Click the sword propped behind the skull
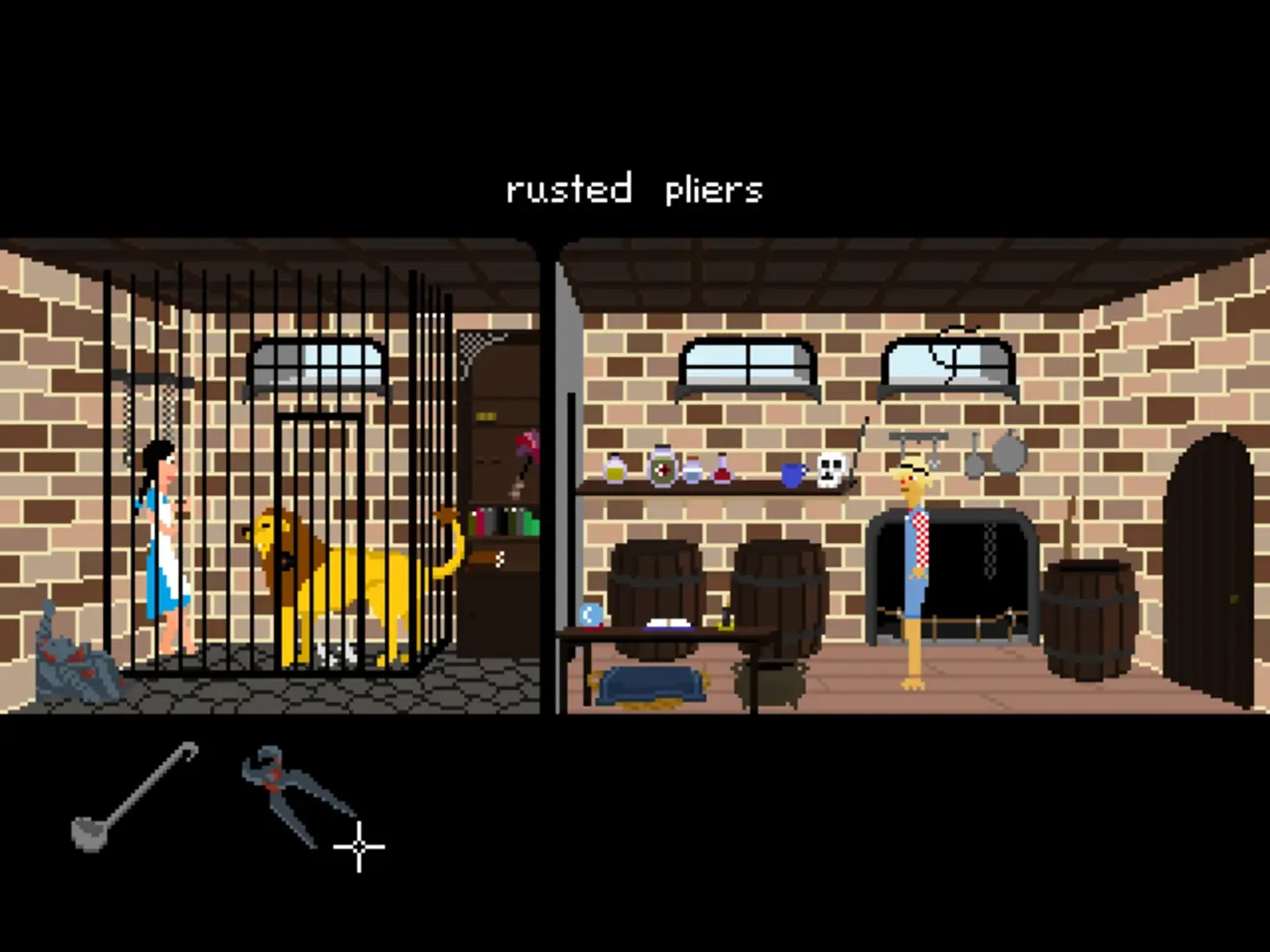Viewport: 1270px width, 952px height. click(858, 445)
